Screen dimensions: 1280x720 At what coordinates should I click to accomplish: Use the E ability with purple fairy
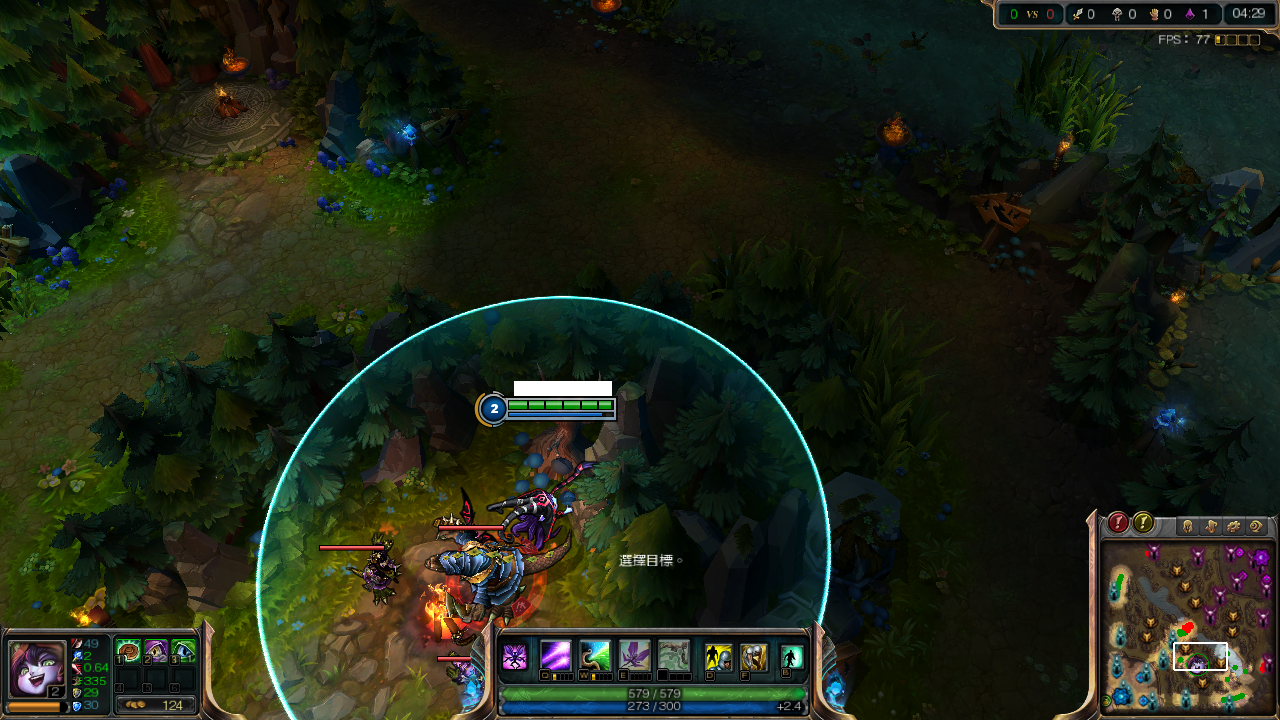(x=635, y=656)
